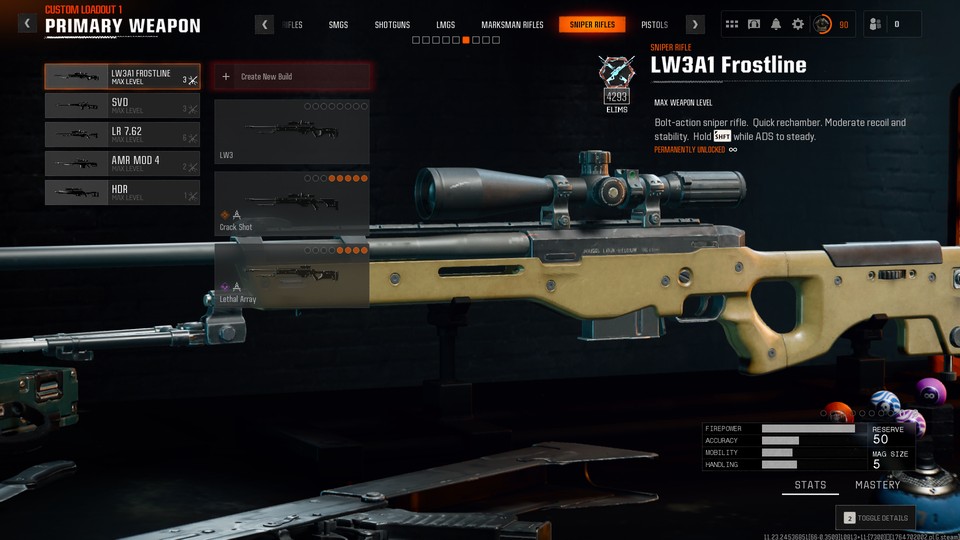960x540 pixels.
Task: Open the notifications bell
Action: pos(776,24)
